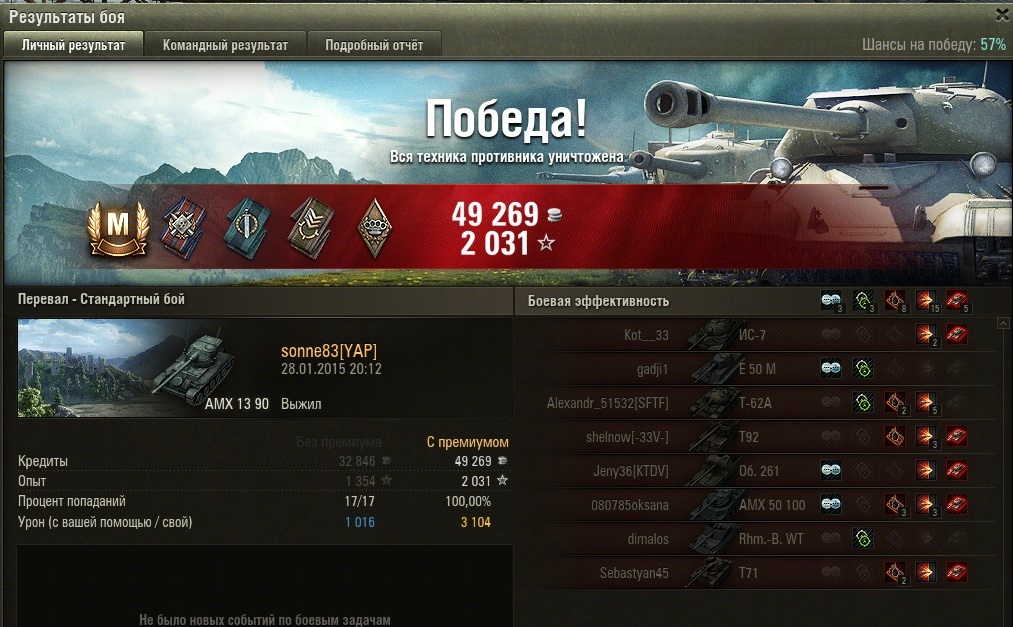1013x627 pixels.
Task: Select the shelnow T92 row
Action: click(760, 437)
